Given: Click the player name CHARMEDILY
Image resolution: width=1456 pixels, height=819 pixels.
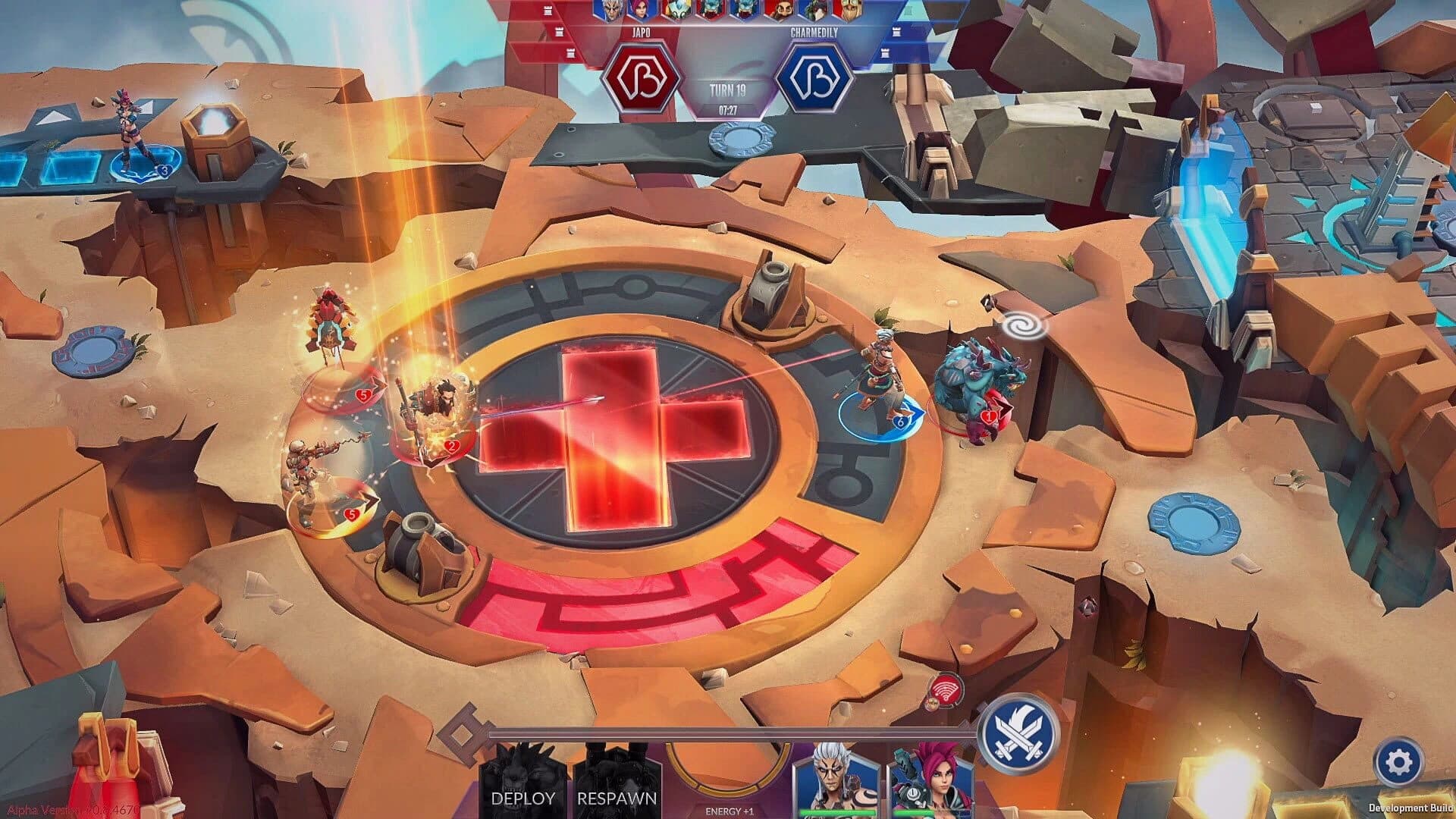Looking at the screenshot, I should 814,32.
